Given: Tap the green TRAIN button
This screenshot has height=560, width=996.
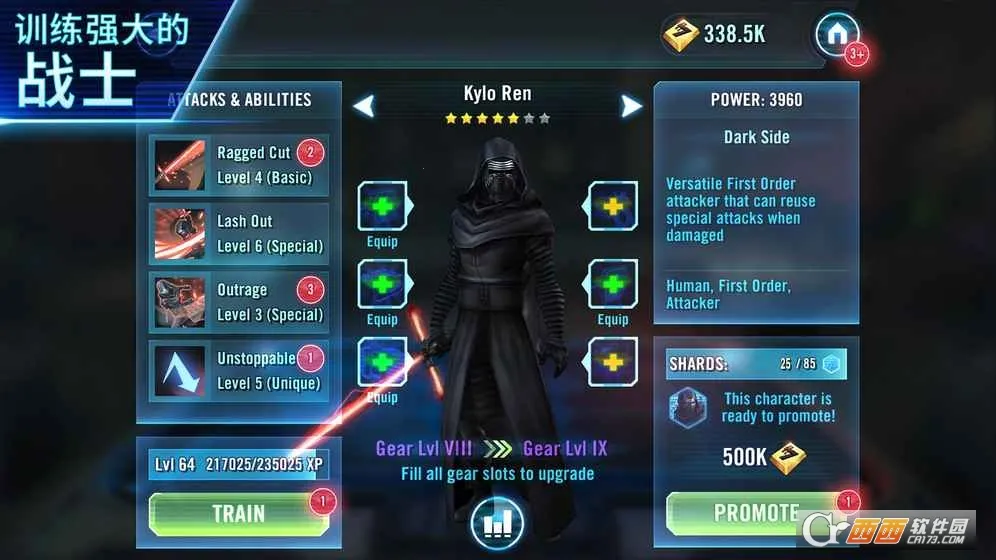Looking at the screenshot, I should [238, 514].
